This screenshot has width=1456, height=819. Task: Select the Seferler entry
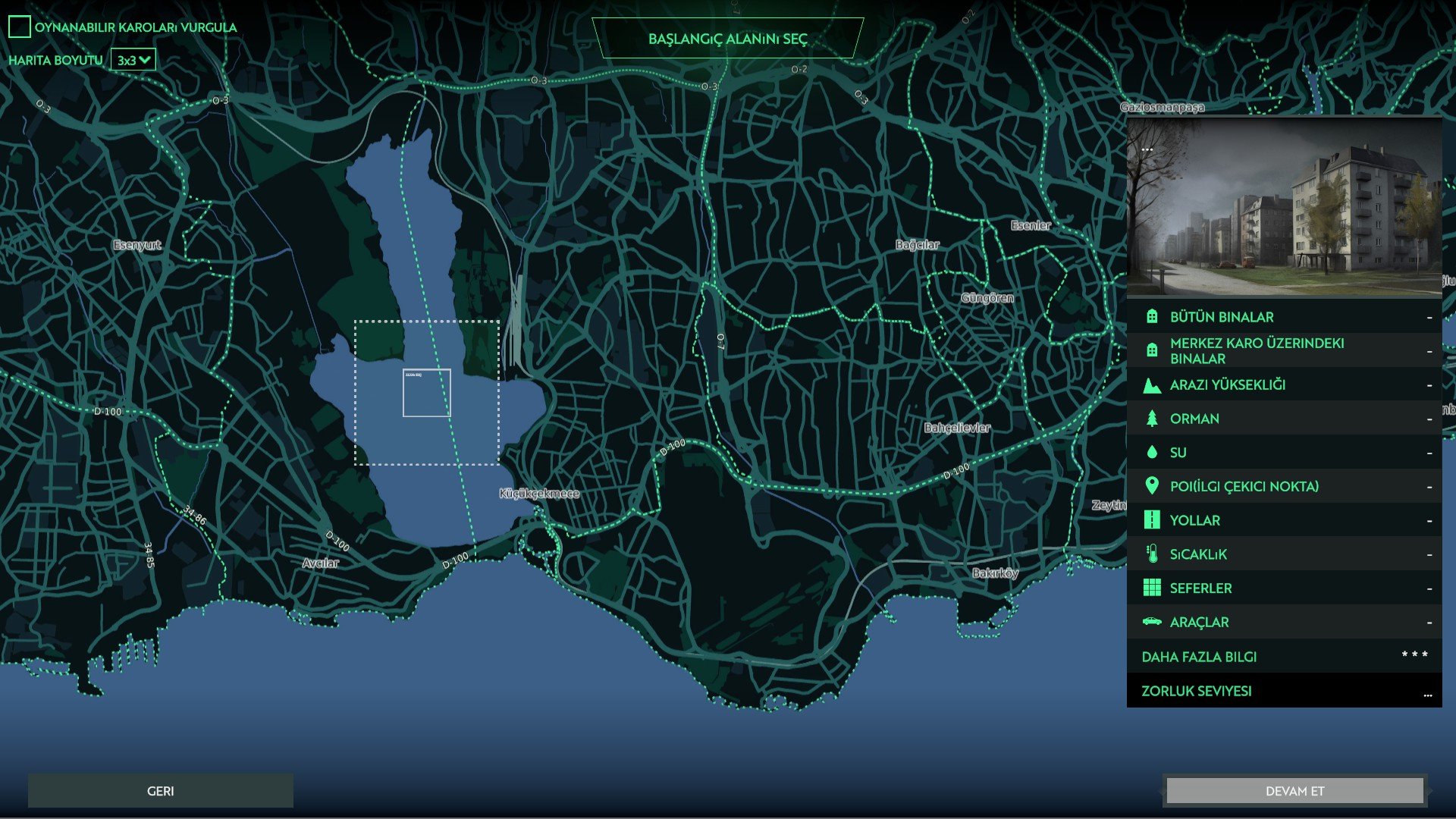coord(1284,588)
